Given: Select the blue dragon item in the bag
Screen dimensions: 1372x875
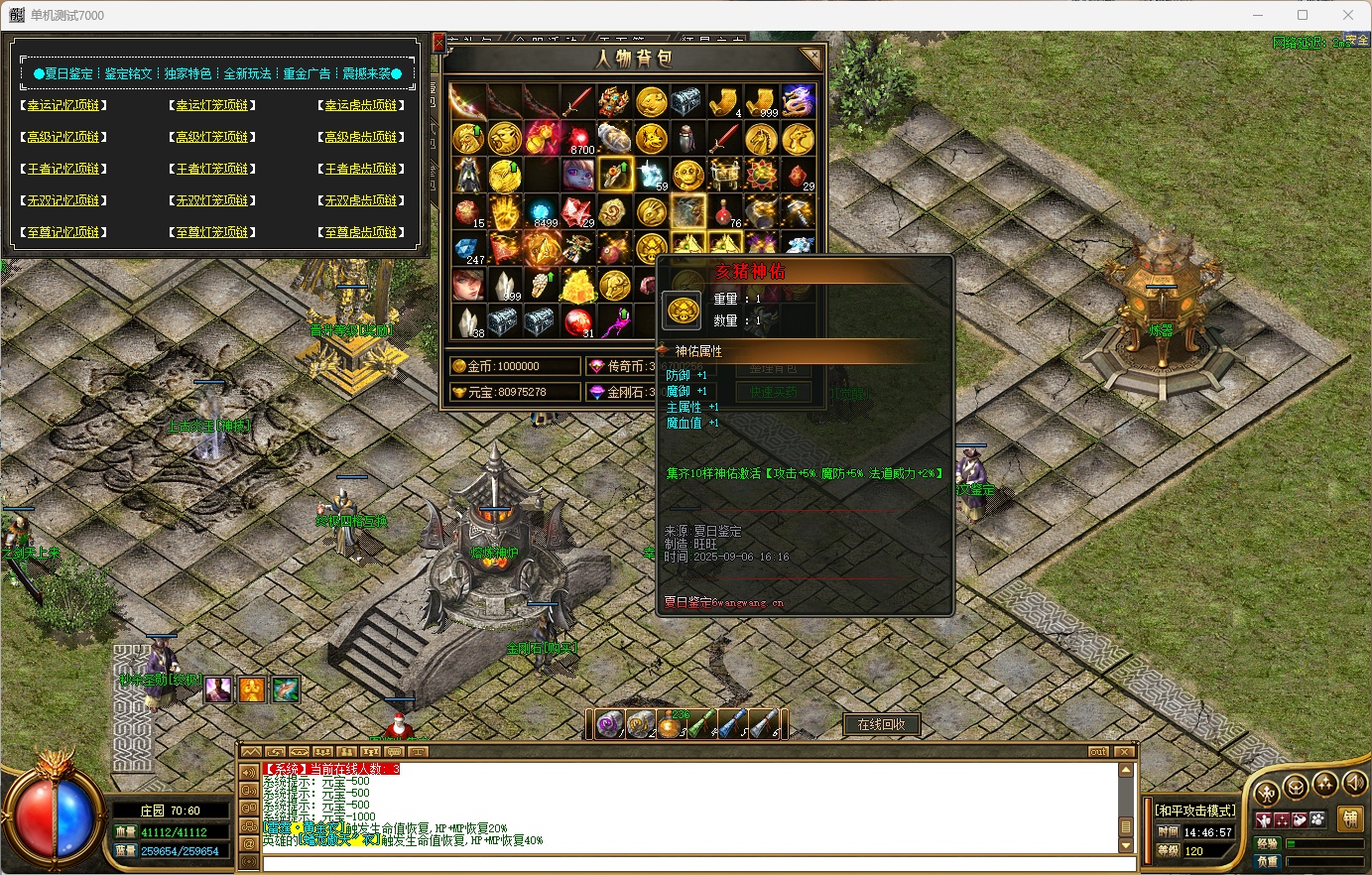Looking at the screenshot, I should tap(798, 100).
